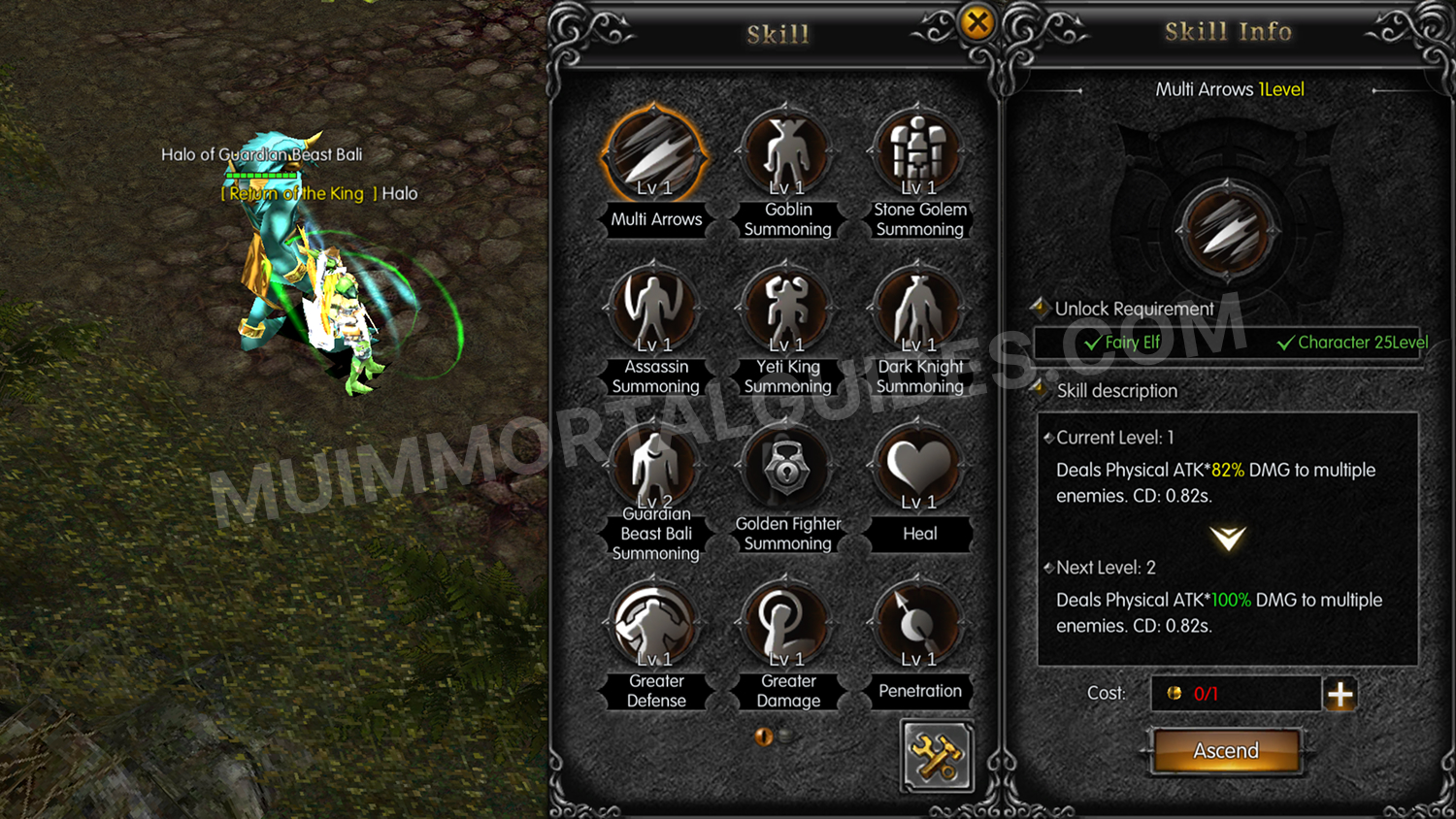
Task: Select the Golden Fighter Summoning skill
Action: [787, 466]
